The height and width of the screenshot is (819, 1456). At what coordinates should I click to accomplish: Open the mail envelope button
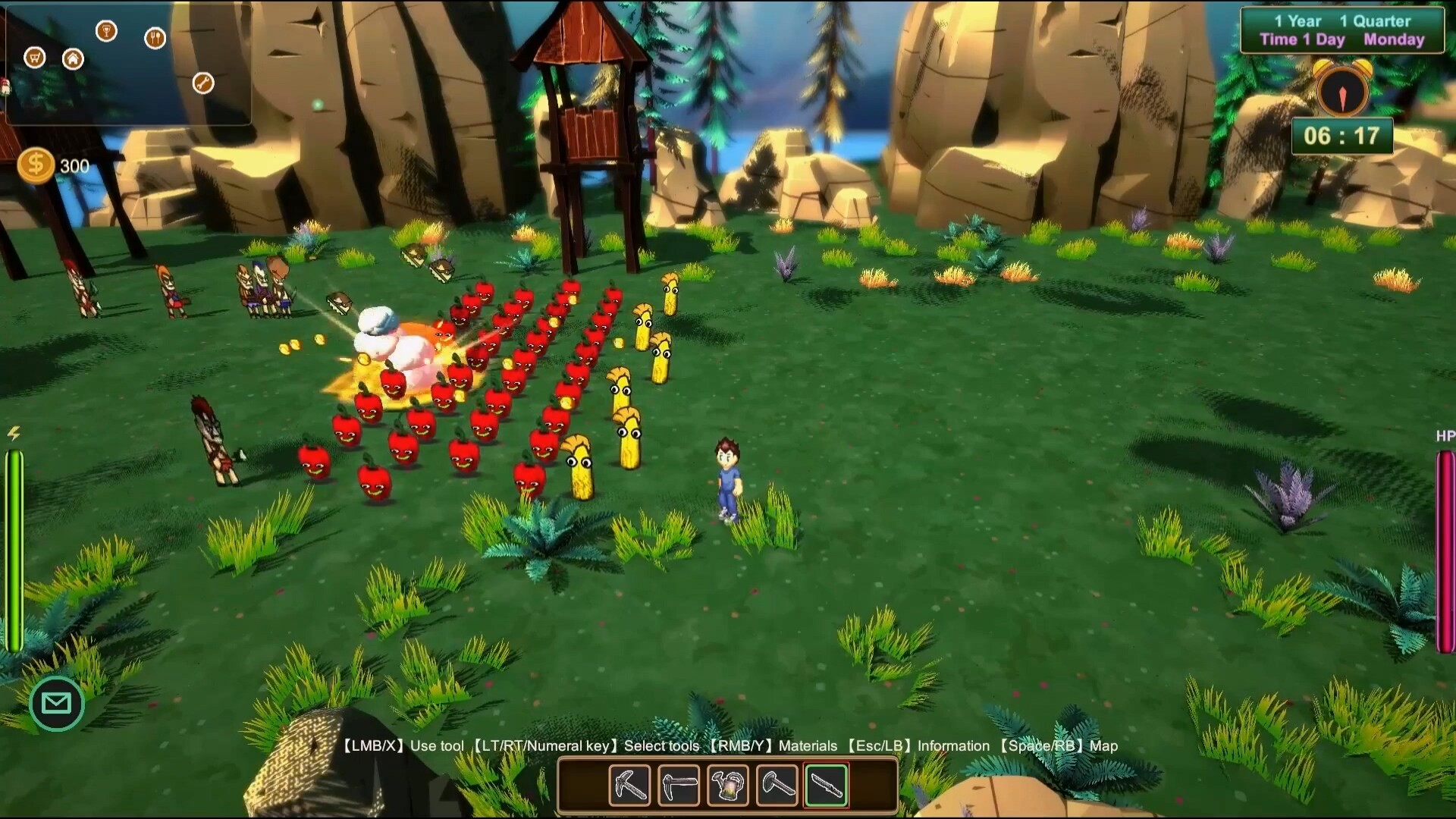click(57, 703)
